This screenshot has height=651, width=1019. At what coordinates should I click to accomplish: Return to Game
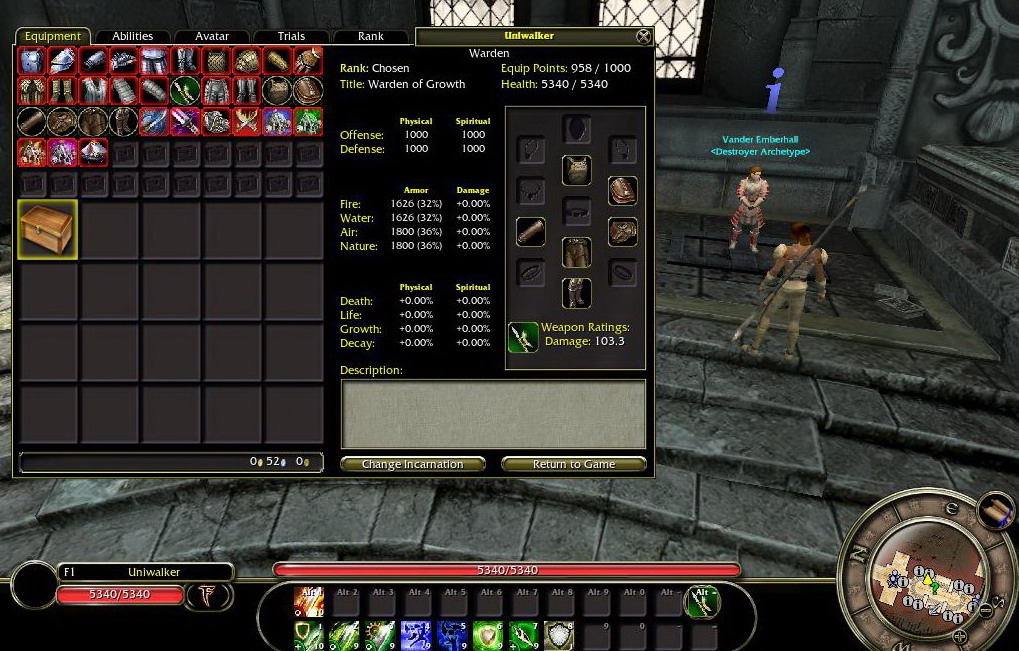pos(573,464)
